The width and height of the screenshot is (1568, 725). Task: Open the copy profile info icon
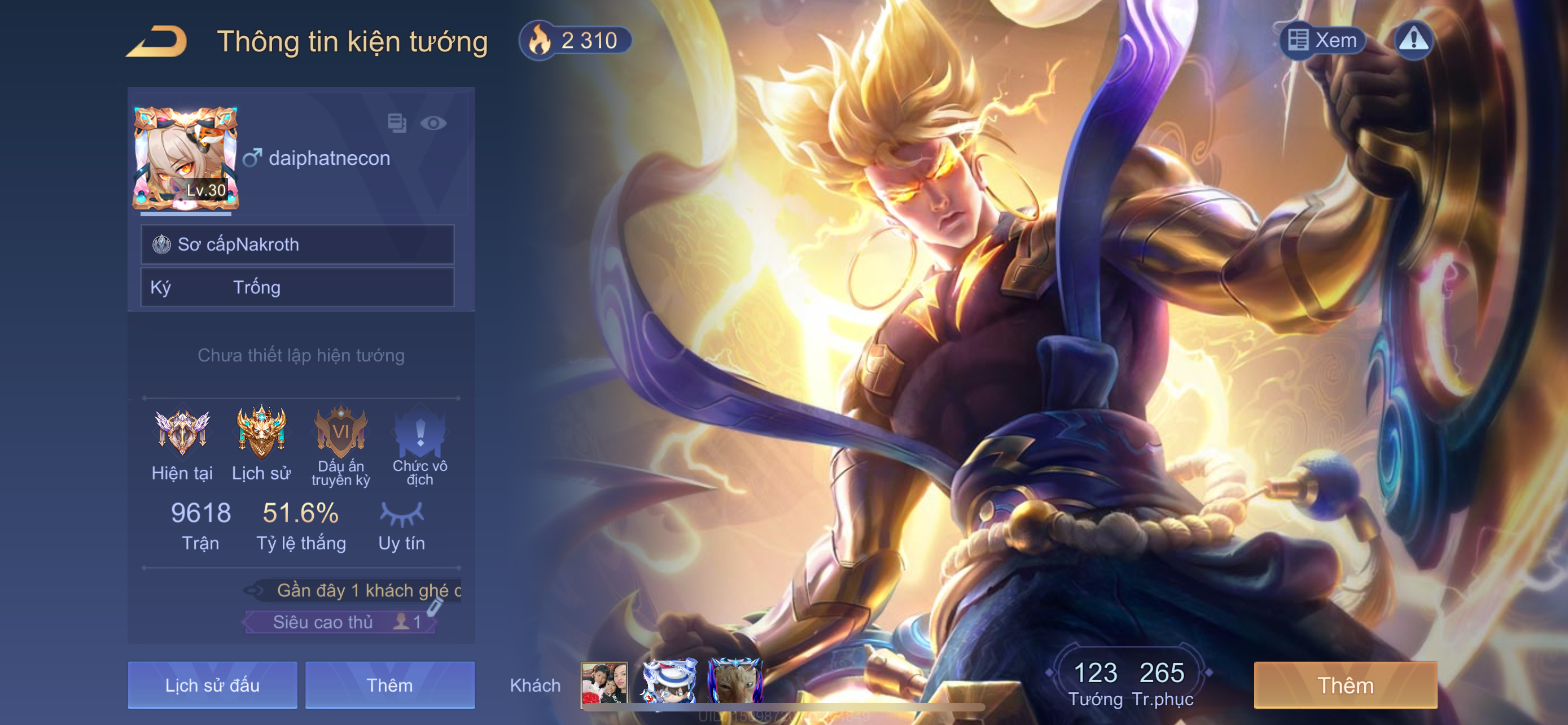pyautogui.click(x=397, y=123)
